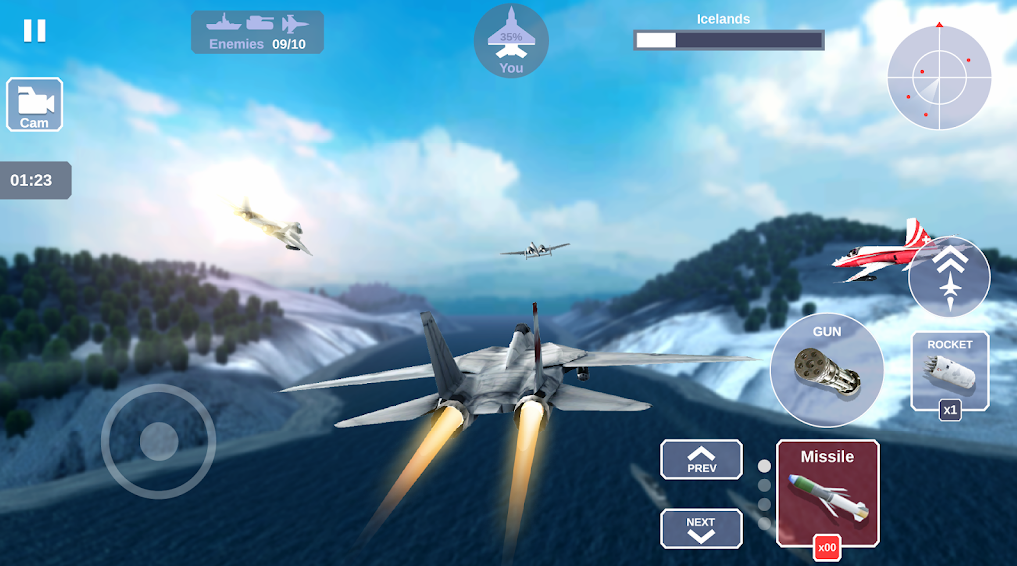Select the PREV weapon
Image resolution: width=1017 pixels, height=566 pixels.
click(701, 459)
